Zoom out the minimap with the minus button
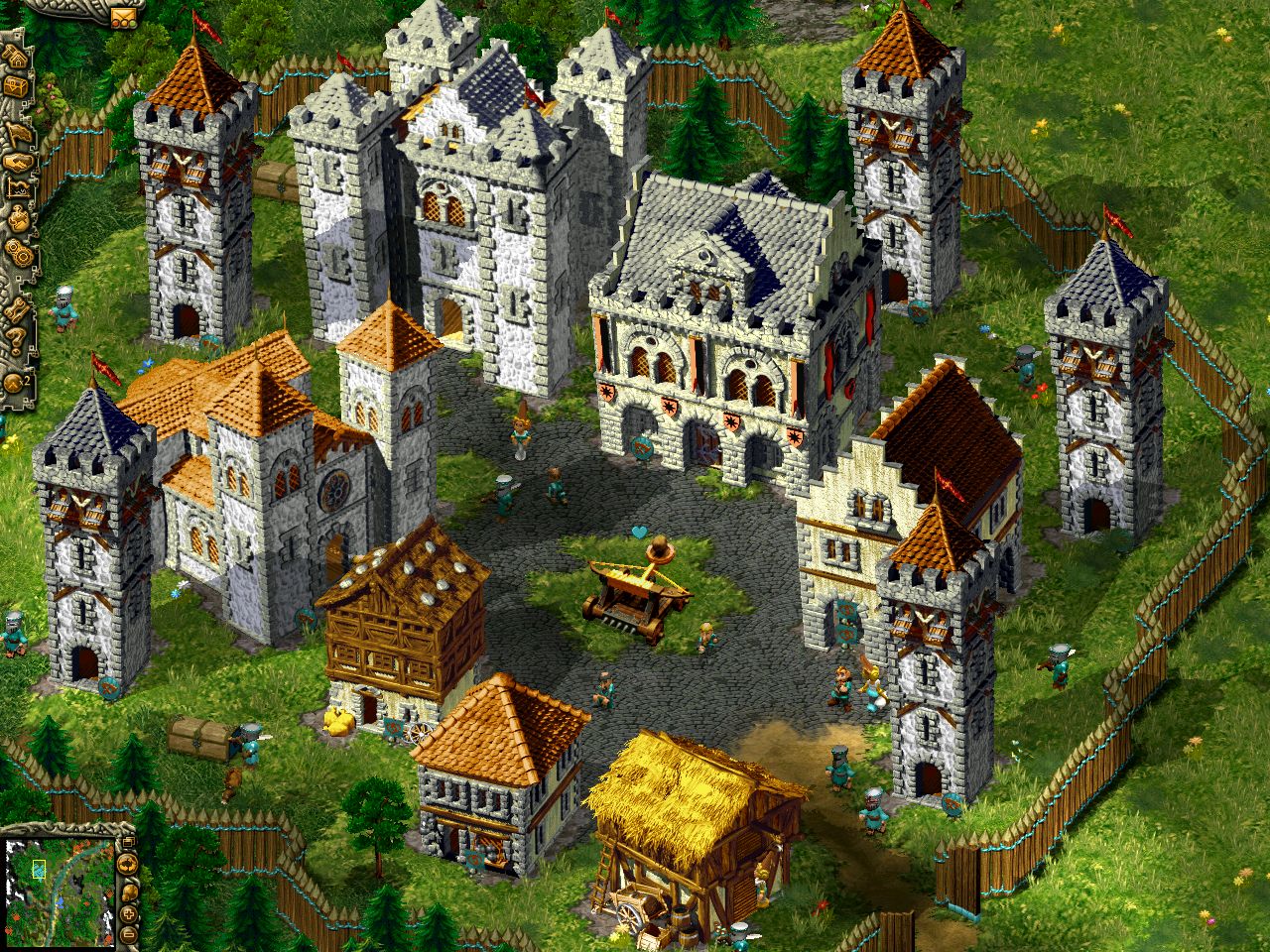The width and height of the screenshot is (1270, 952). pos(128,934)
